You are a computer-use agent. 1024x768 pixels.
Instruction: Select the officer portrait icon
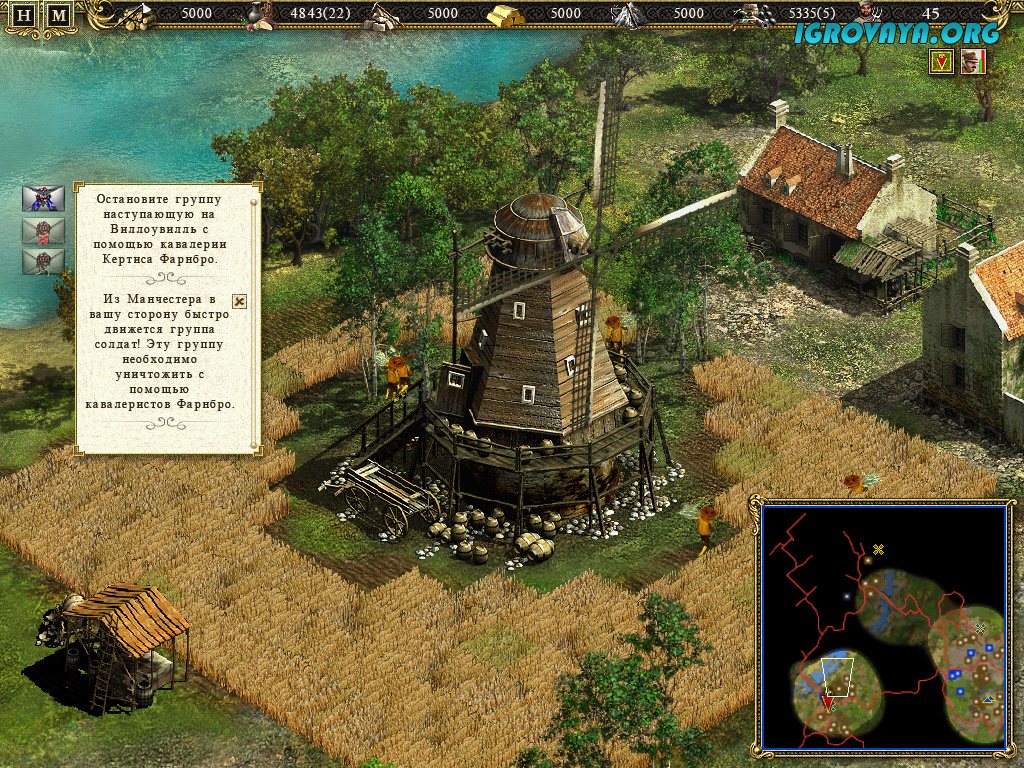[972, 62]
